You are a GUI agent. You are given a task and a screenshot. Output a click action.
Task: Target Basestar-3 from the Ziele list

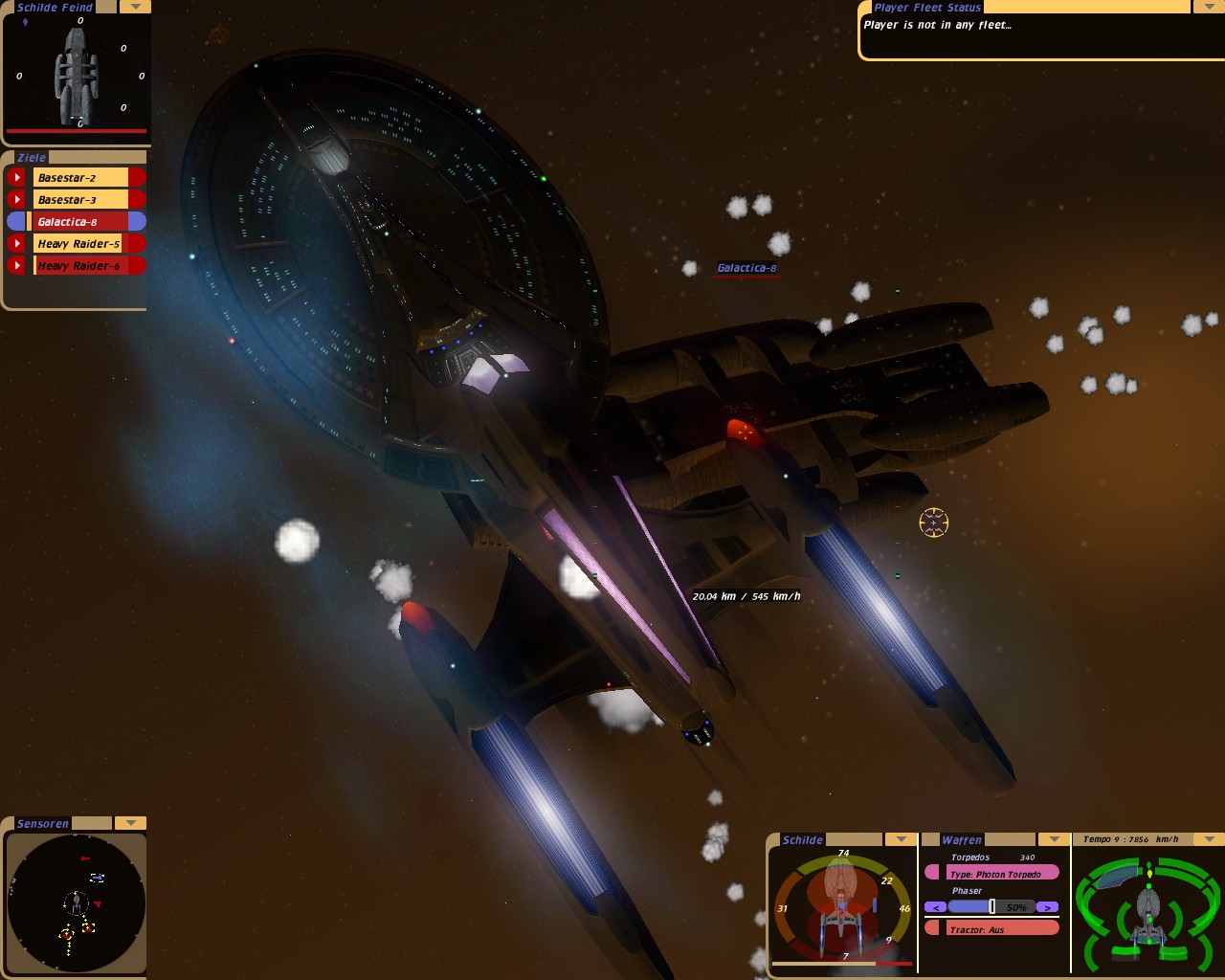pos(80,199)
